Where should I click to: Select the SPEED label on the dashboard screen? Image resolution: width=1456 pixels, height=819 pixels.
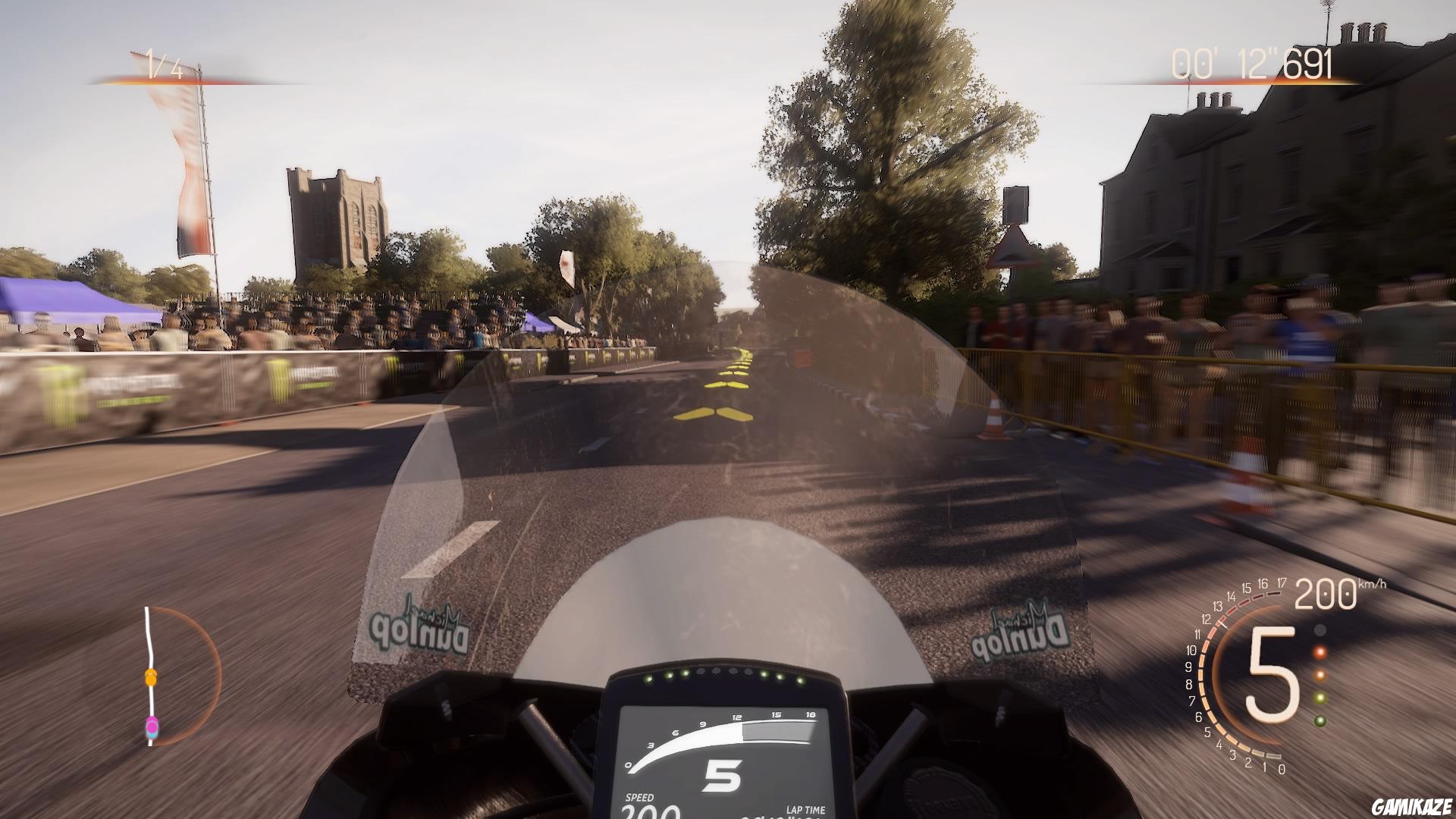pos(638,798)
